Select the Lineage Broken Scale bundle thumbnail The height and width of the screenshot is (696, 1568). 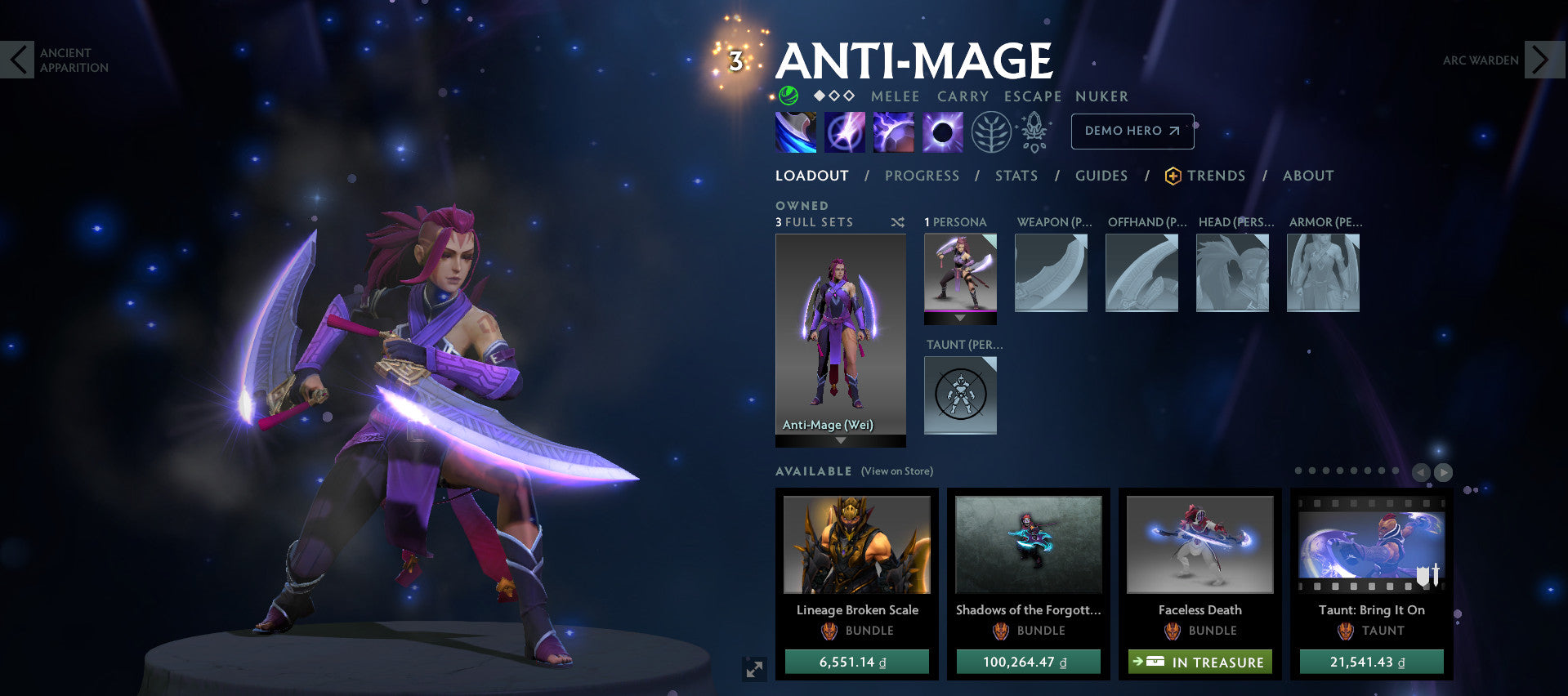[x=855, y=545]
